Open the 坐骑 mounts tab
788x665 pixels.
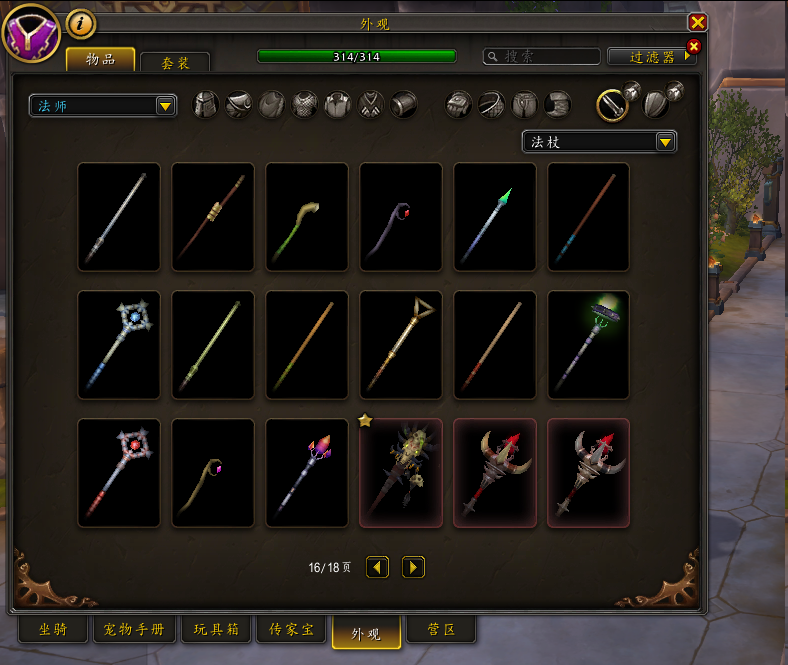pyautogui.click(x=53, y=630)
